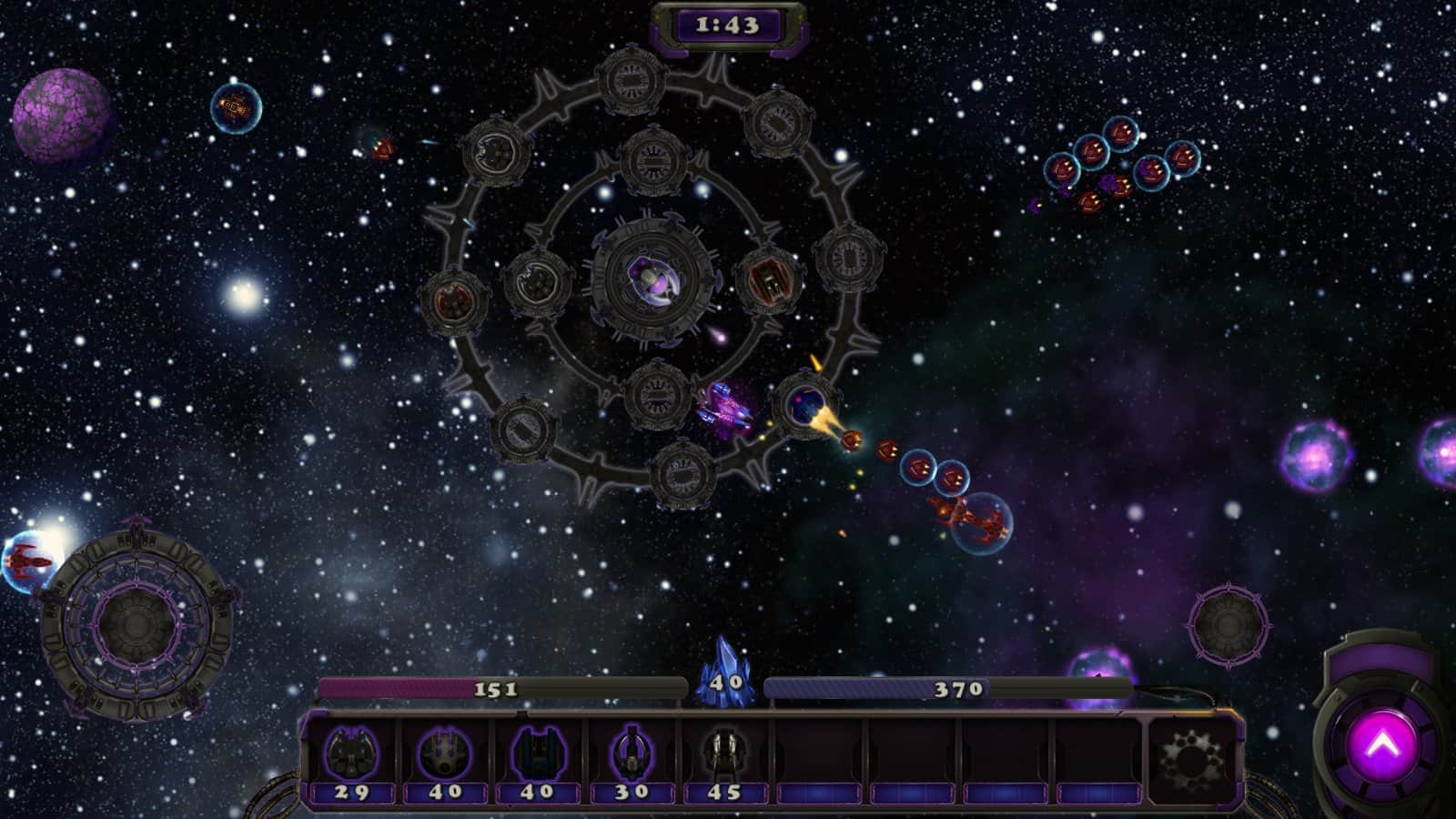Select the turret slot costing 30
The height and width of the screenshot is (819, 1456).
[x=632, y=757]
